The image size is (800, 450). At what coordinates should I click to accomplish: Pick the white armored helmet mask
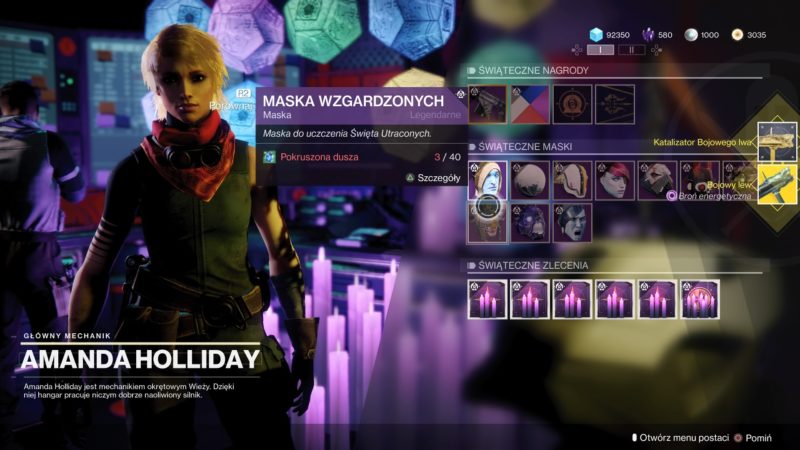(658, 180)
